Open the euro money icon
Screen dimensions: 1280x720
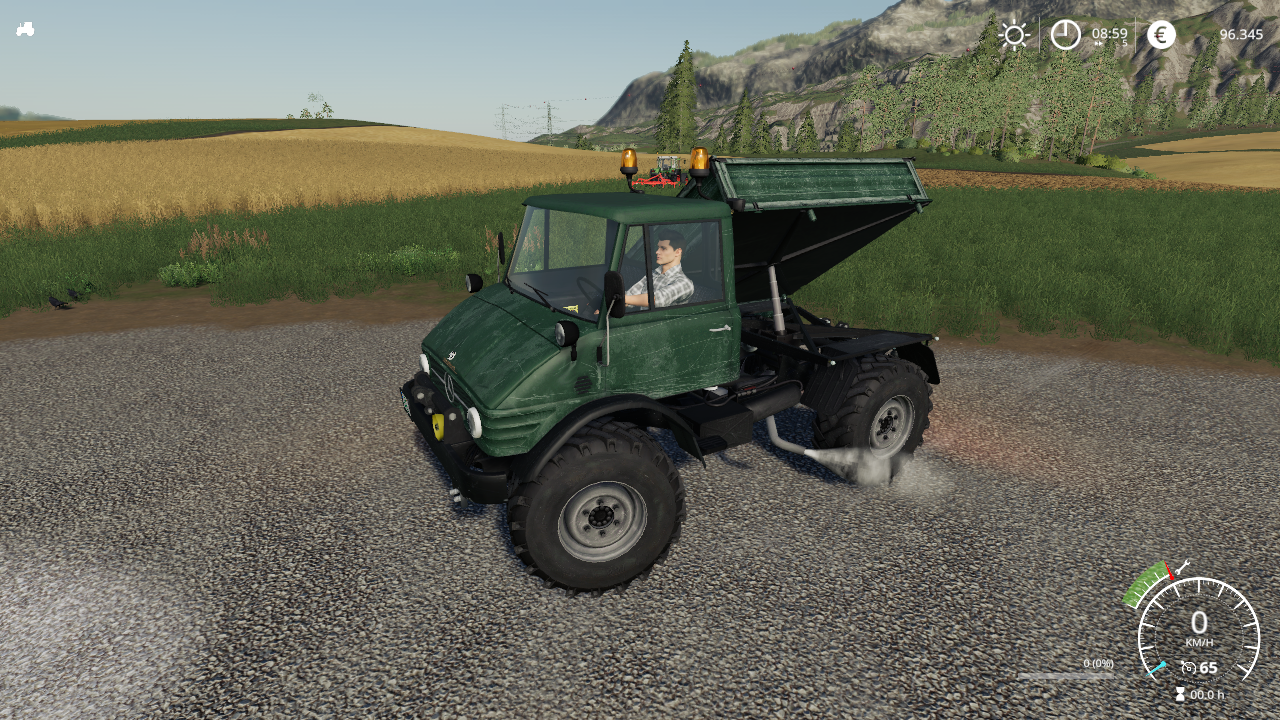pyautogui.click(x=1161, y=35)
